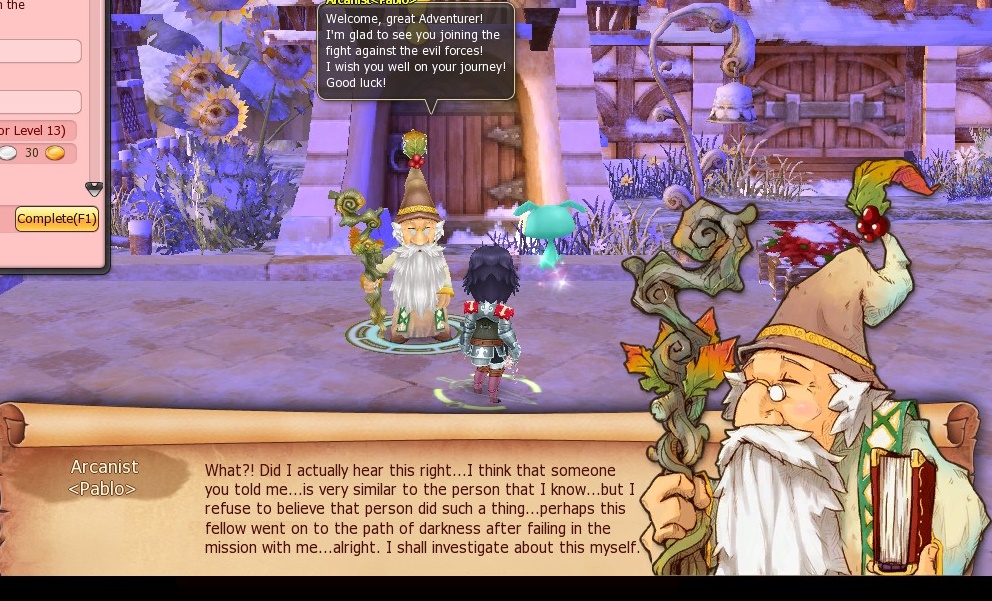
Task: Click the quest panel scroll-down arrow
Action: (x=94, y=188)
